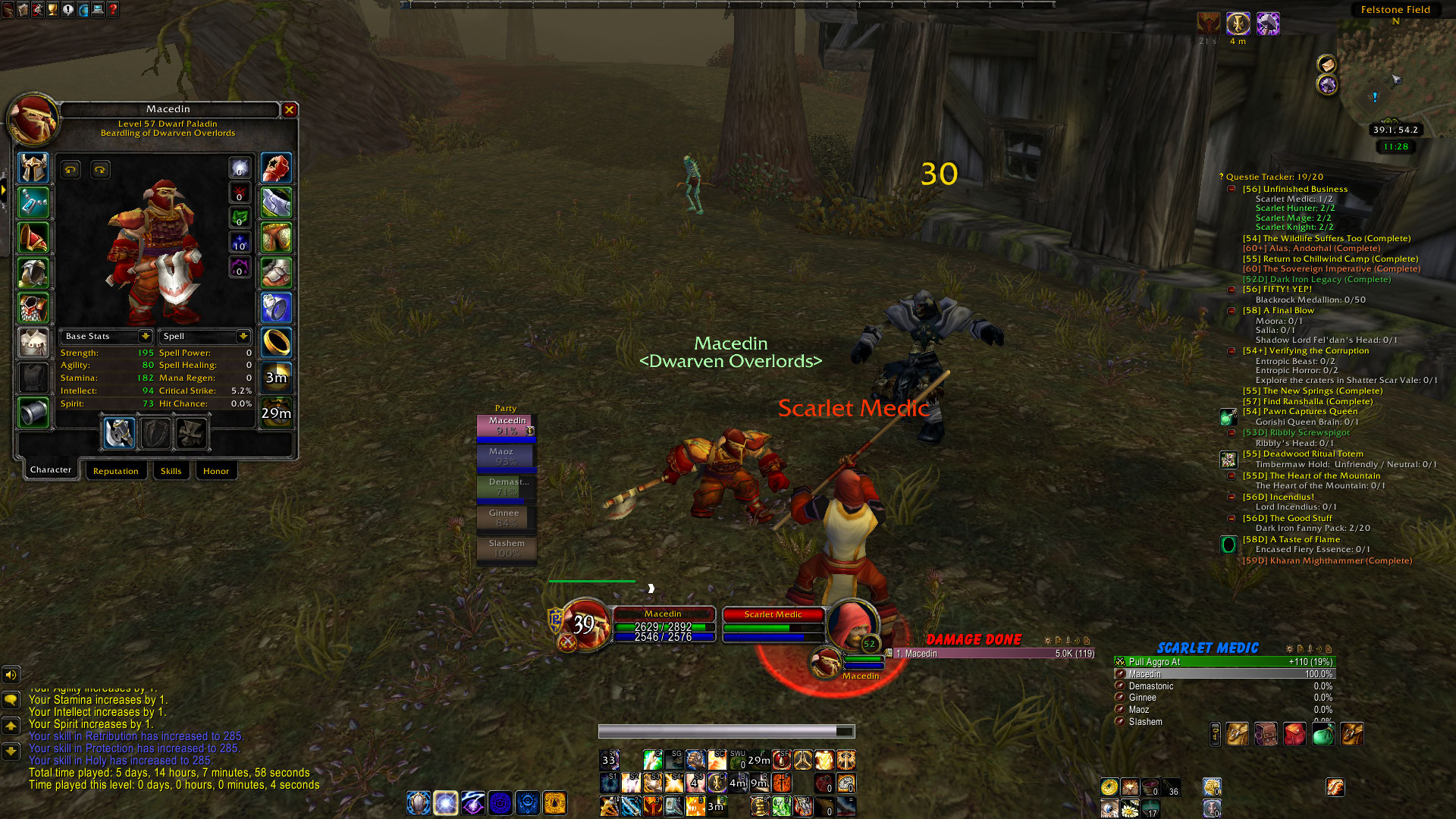Image resolution: width=1456 pixels, height=819 pixels.
Task: Select the necklace equipment slot
Action: 33,203
